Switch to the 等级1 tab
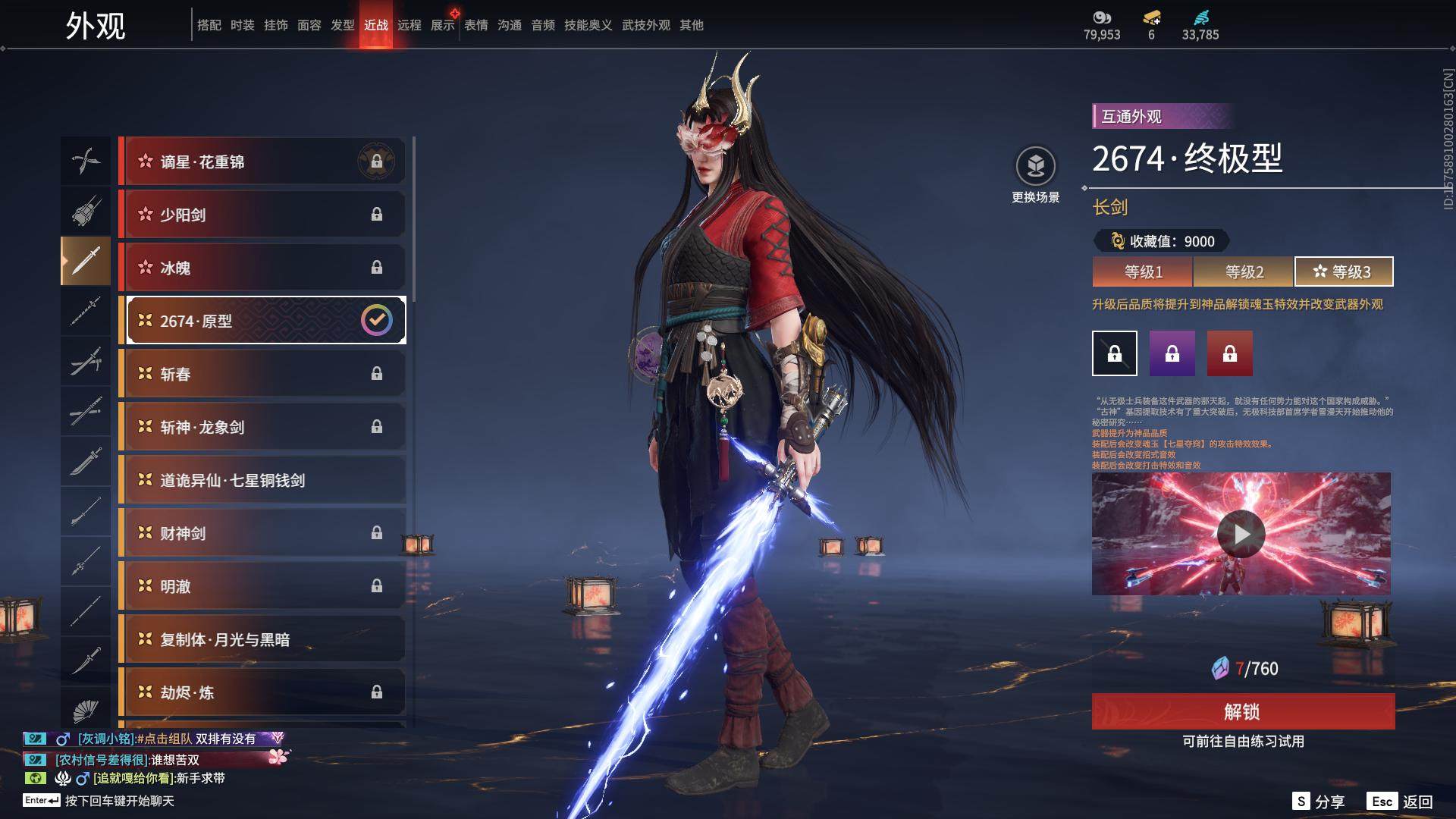The height and width of the screenshot is (819, 1456). coord(1143,271)
